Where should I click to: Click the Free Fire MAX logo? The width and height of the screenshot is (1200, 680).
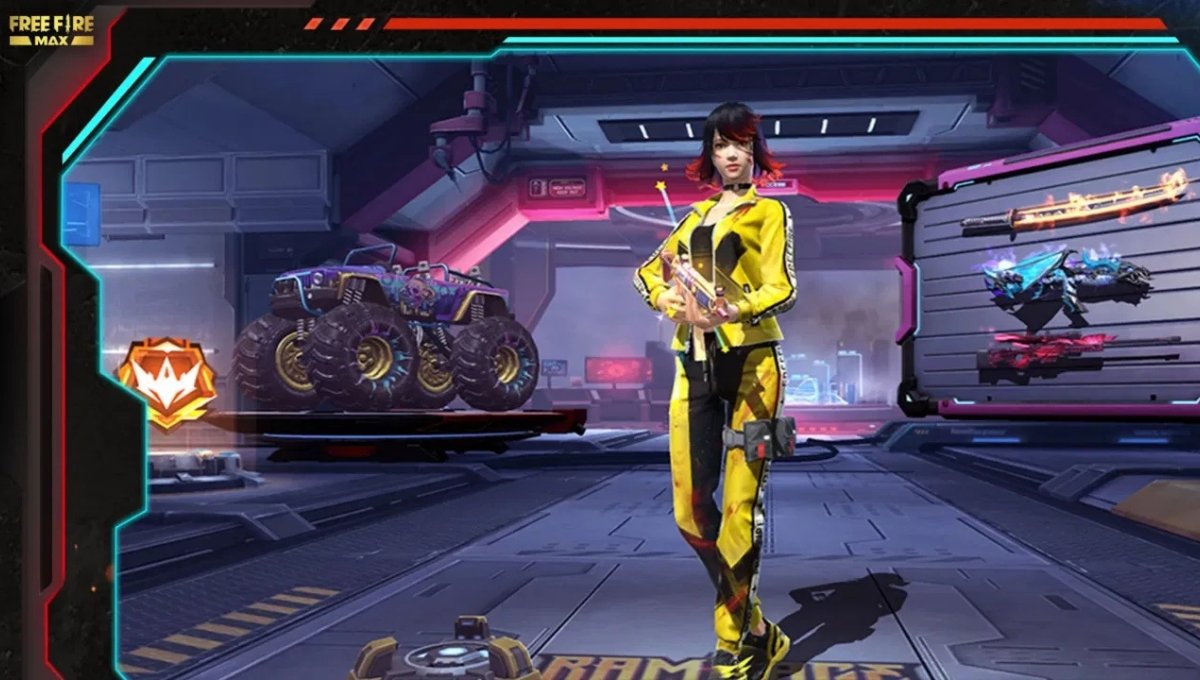[51, 30]
